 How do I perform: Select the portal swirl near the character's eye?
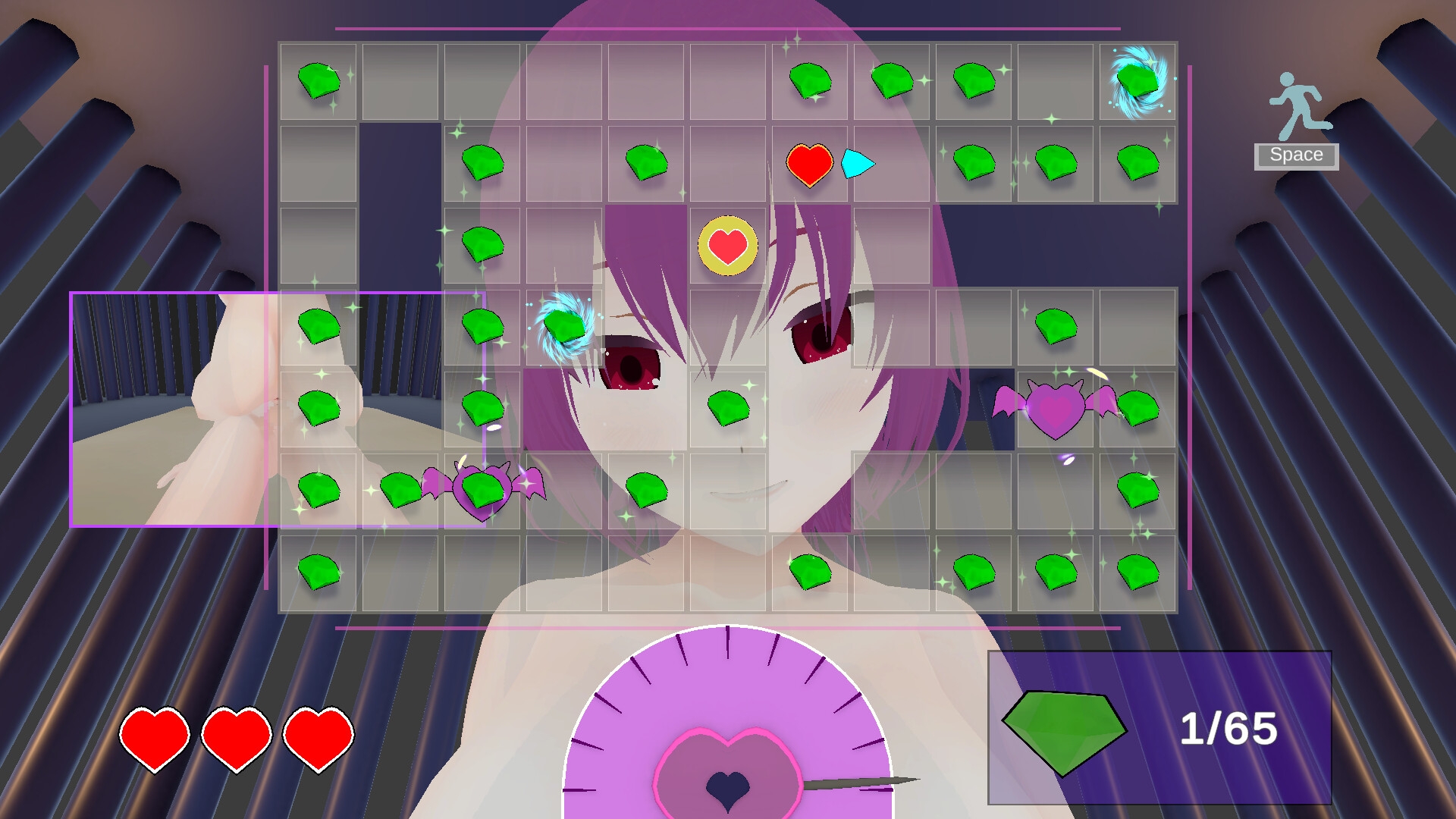pos(565,325)
